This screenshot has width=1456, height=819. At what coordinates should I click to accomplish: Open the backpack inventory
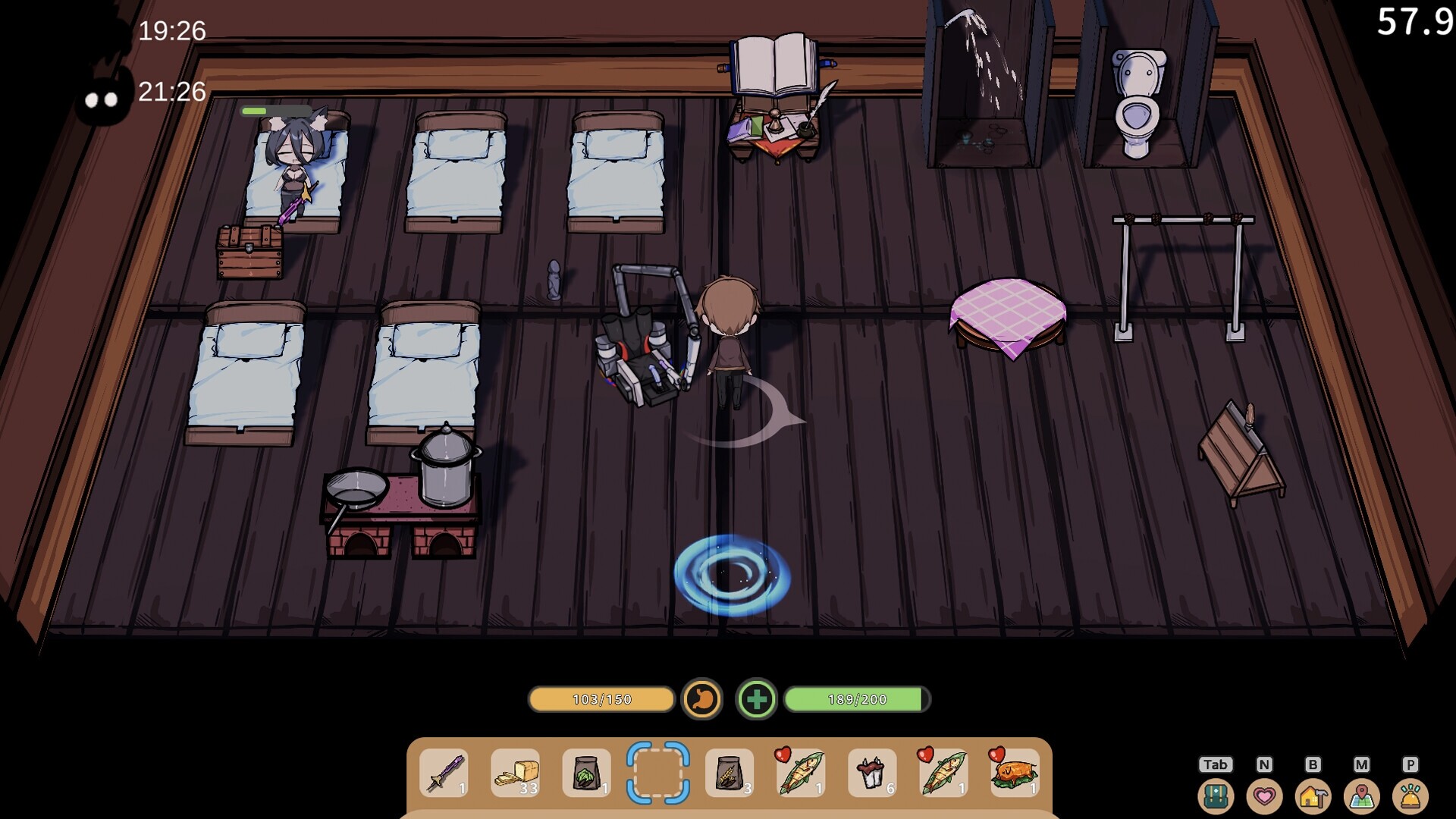(x=1215, y=796)
